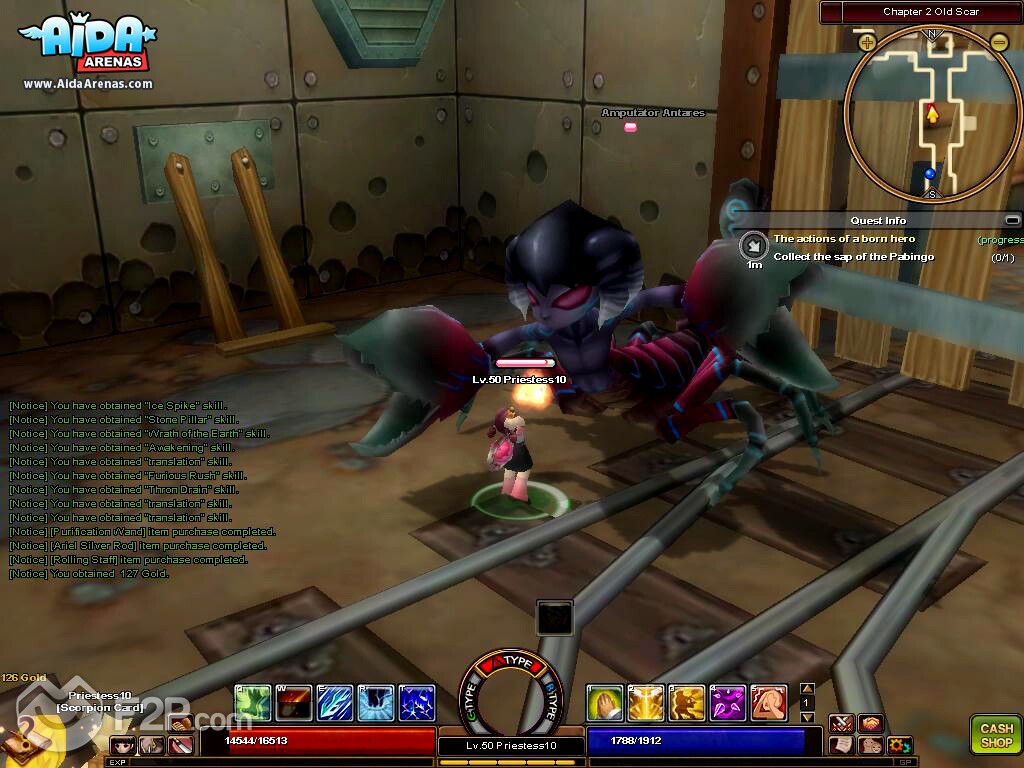Open the settings gear icon
This screenshot has height=768, width=1024.
pyautogui.click(x=899, y=745)
